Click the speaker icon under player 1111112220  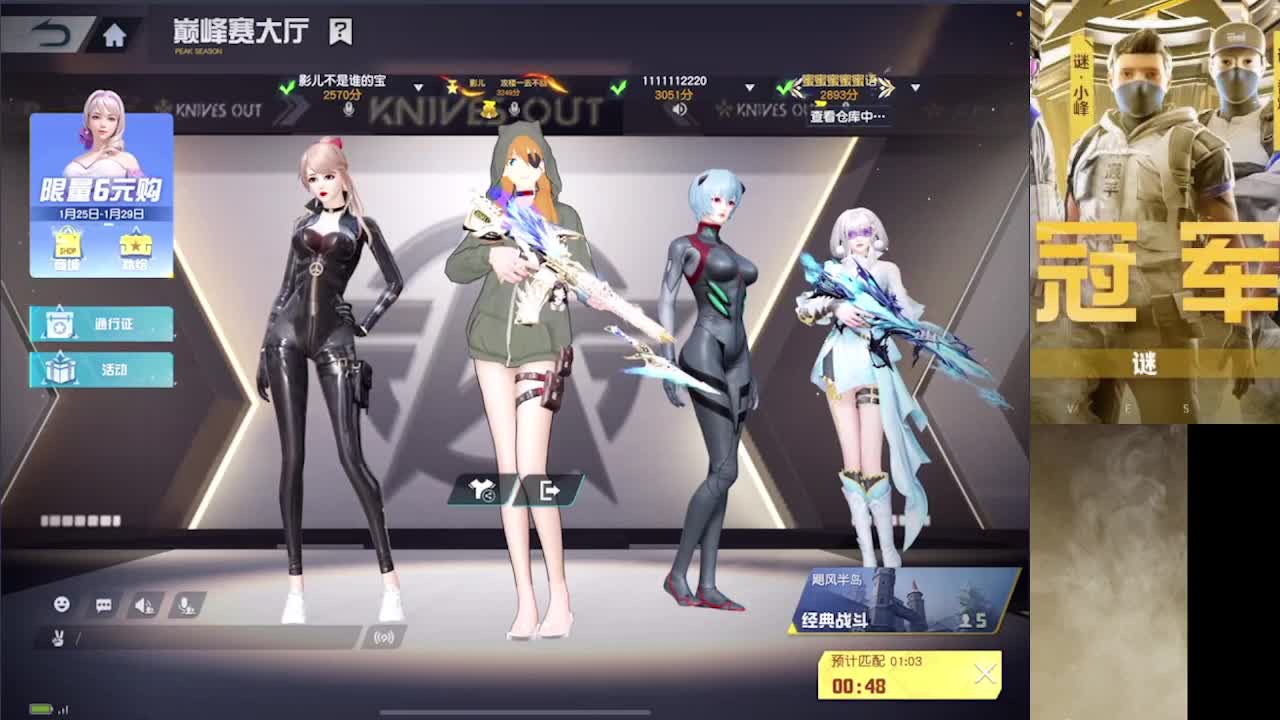[680, 111]
